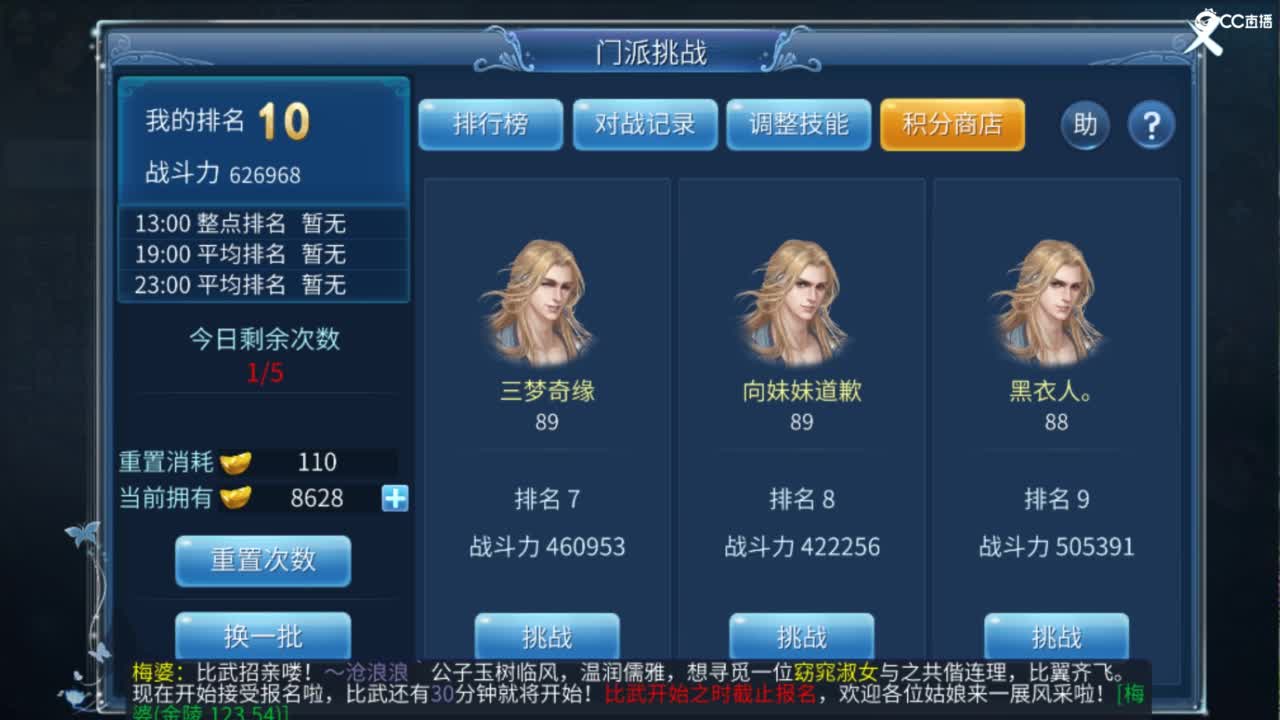The image size is (1280, 720).
Task: Click the plus icon to buy gold ingots
Action: [392, 498]
